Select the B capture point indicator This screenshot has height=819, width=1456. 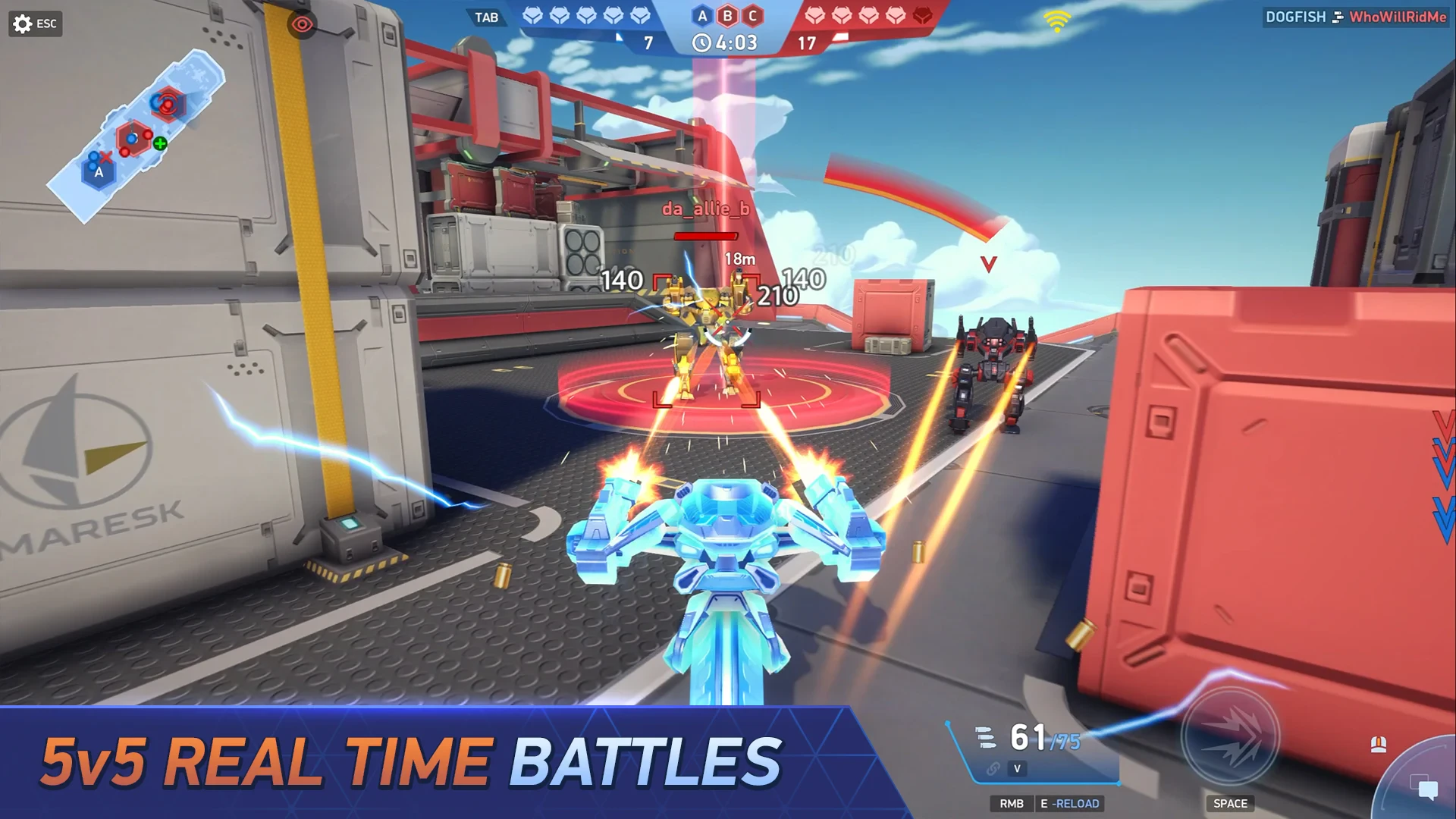727,16
